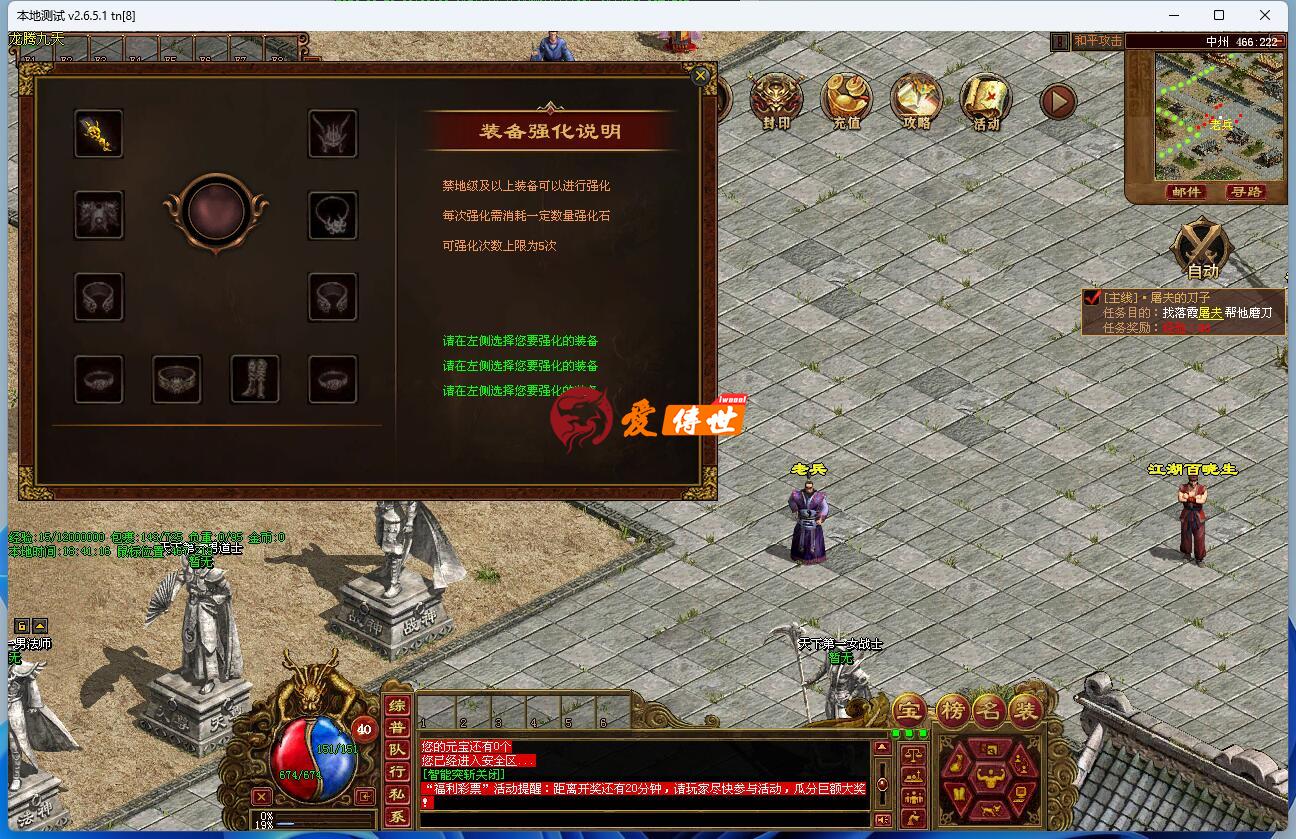Click the central enhancement gem circle

(x=216, y=213)
